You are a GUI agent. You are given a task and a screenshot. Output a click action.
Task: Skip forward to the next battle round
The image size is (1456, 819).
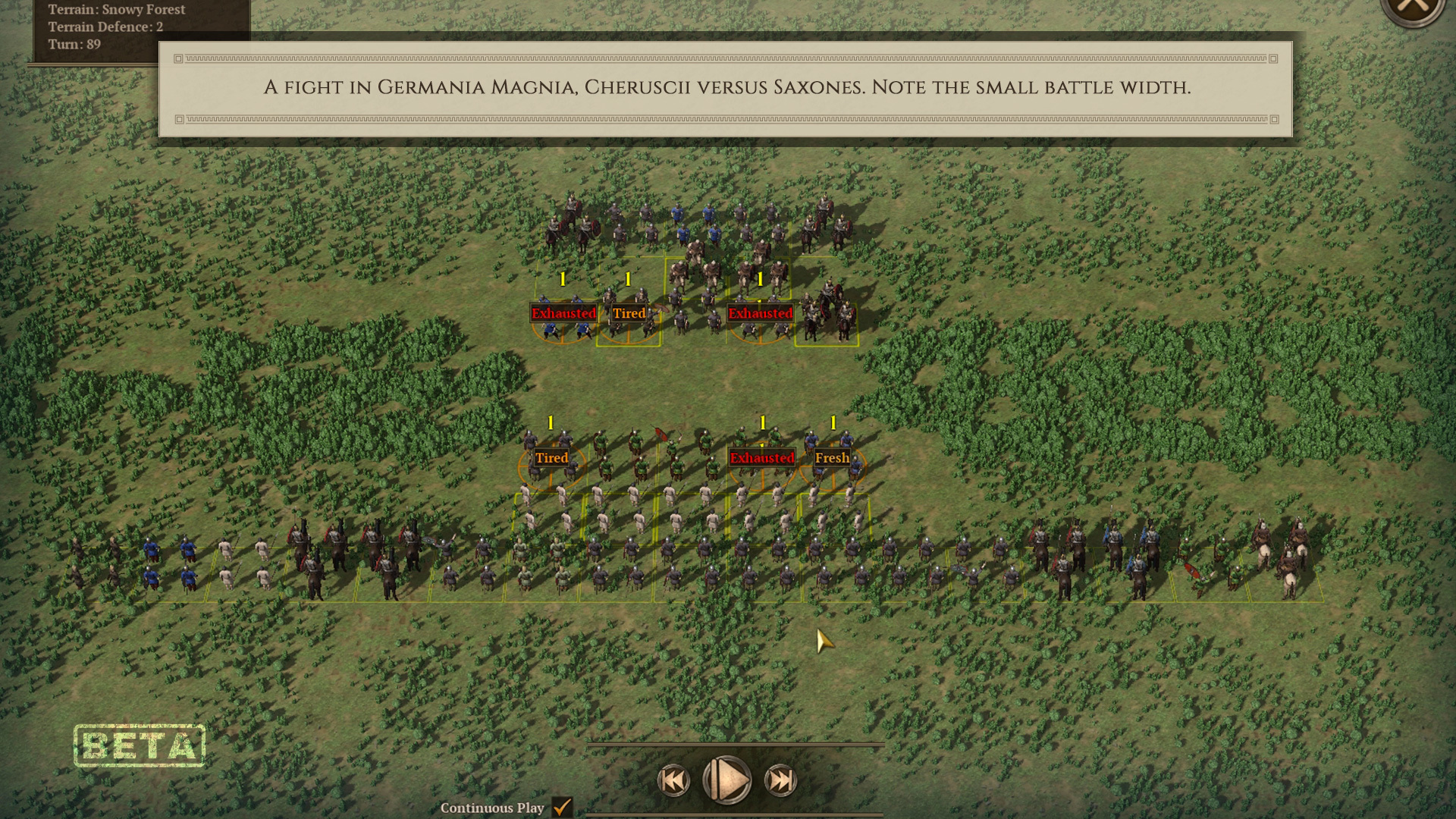[780, 780]
